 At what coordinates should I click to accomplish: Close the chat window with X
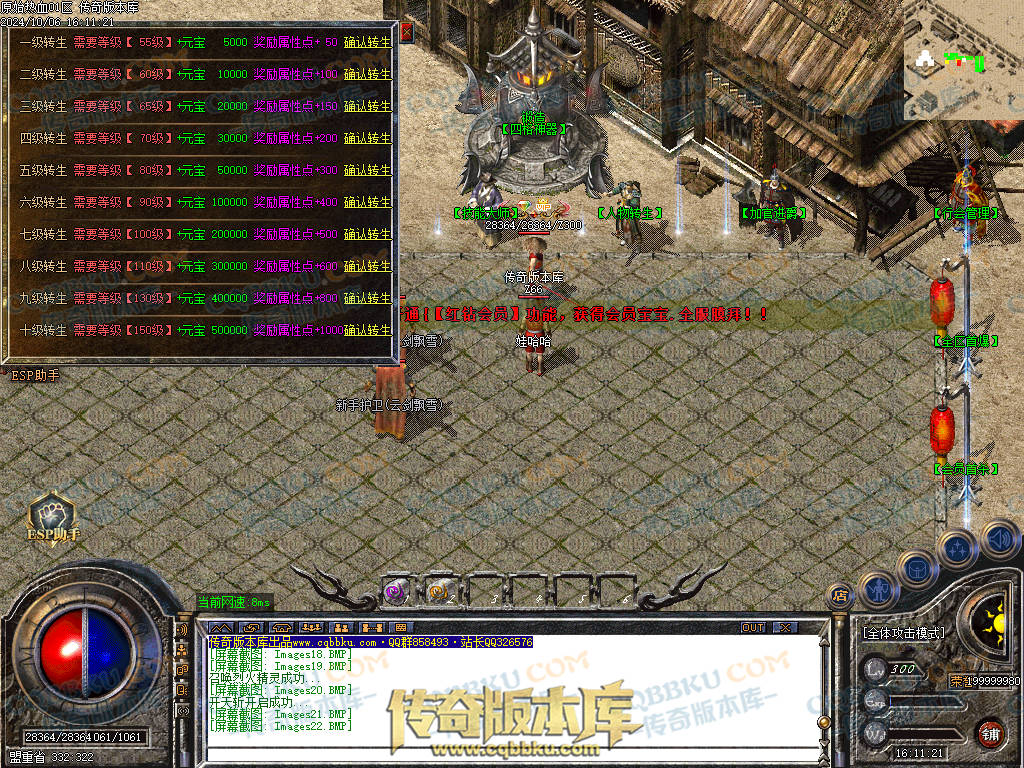785,627
